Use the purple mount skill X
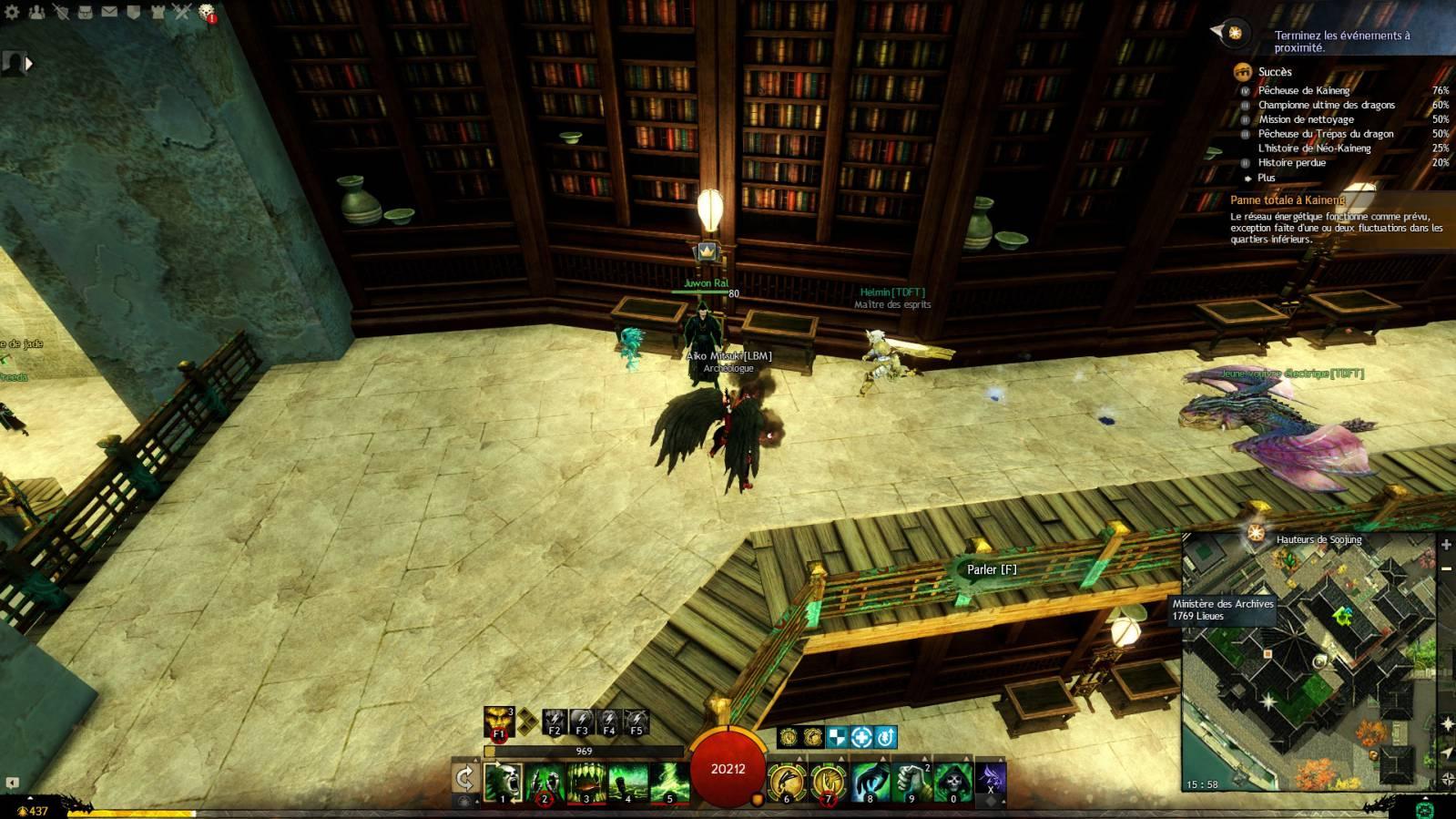 (x=991, y=780)
